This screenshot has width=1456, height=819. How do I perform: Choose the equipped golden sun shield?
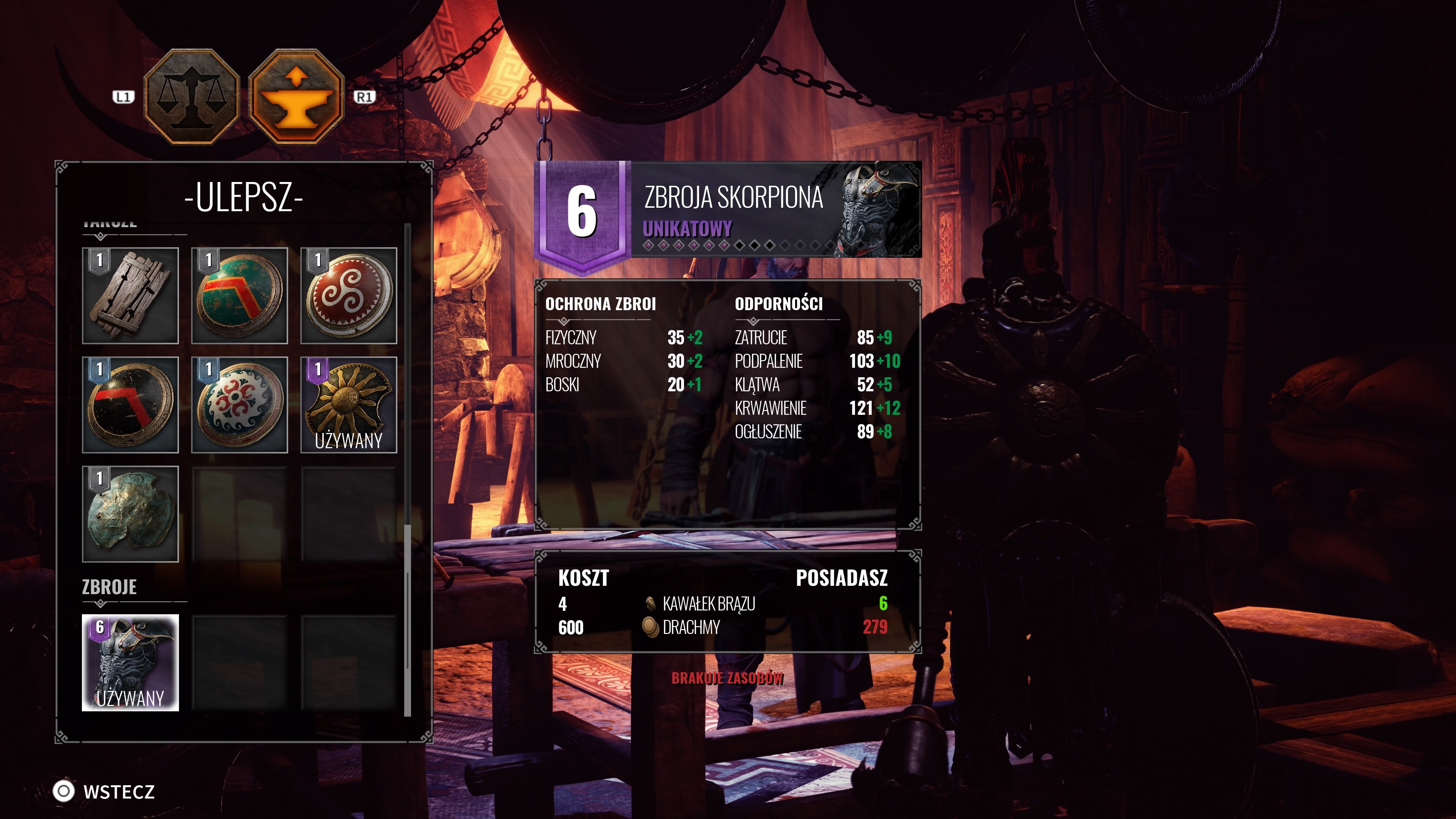(x=349, y=405)
